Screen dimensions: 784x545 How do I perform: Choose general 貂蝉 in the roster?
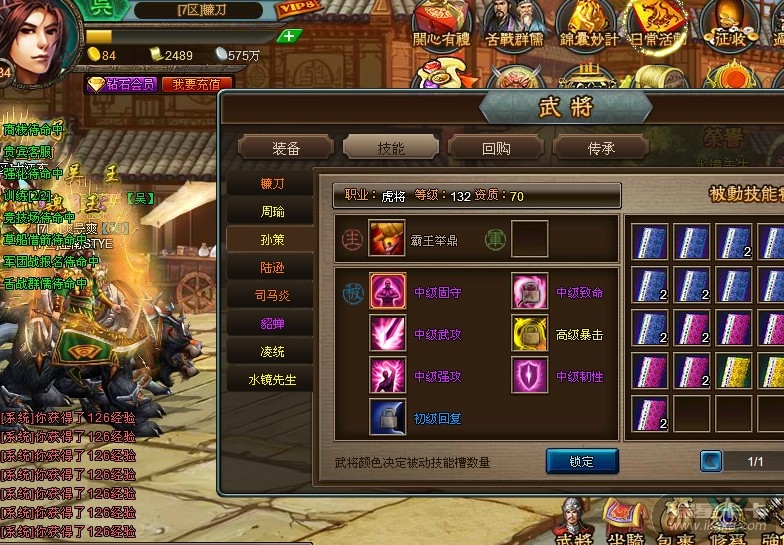[272, 324]
